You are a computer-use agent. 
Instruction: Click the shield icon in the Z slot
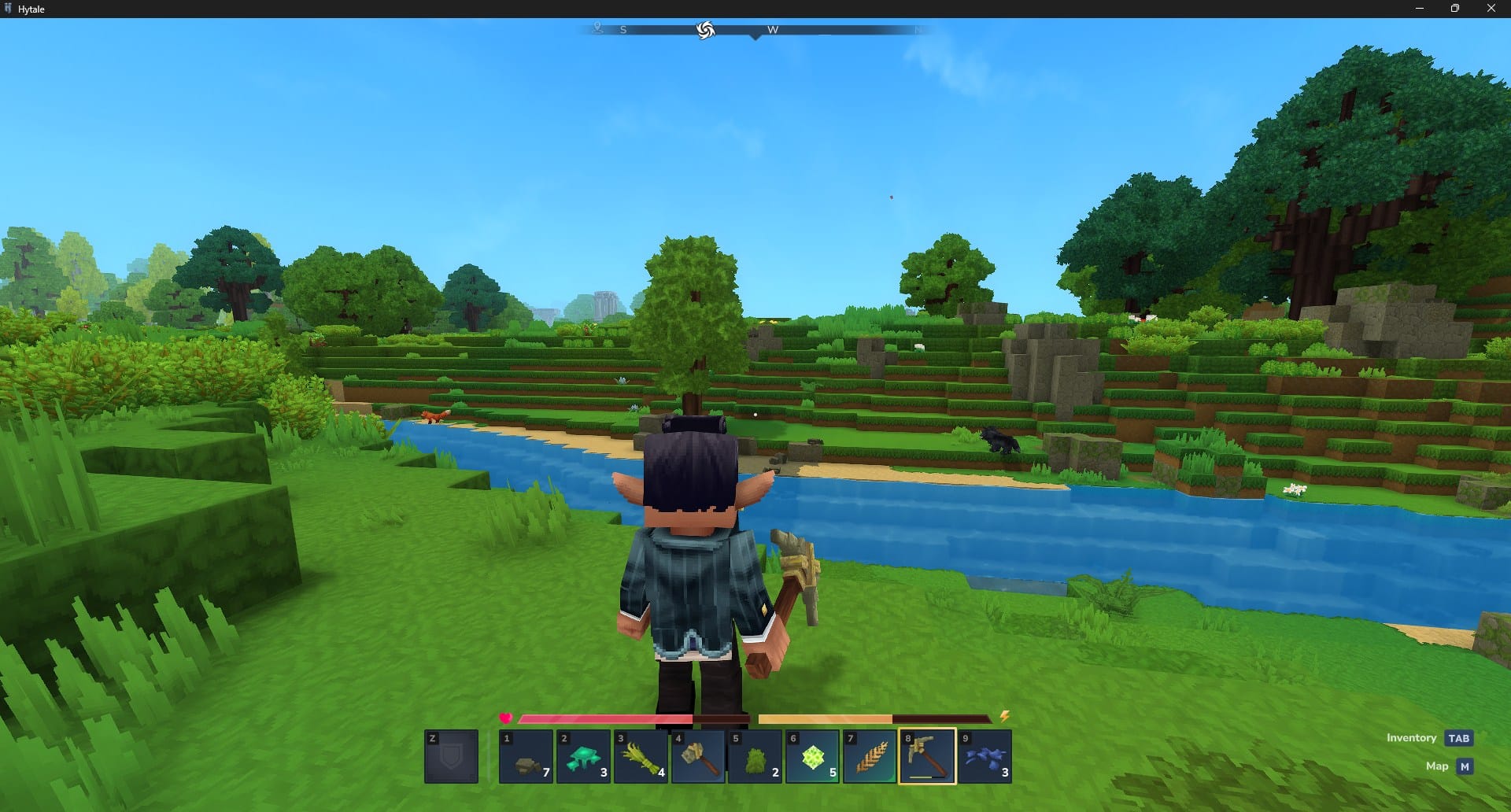[453, 758]
